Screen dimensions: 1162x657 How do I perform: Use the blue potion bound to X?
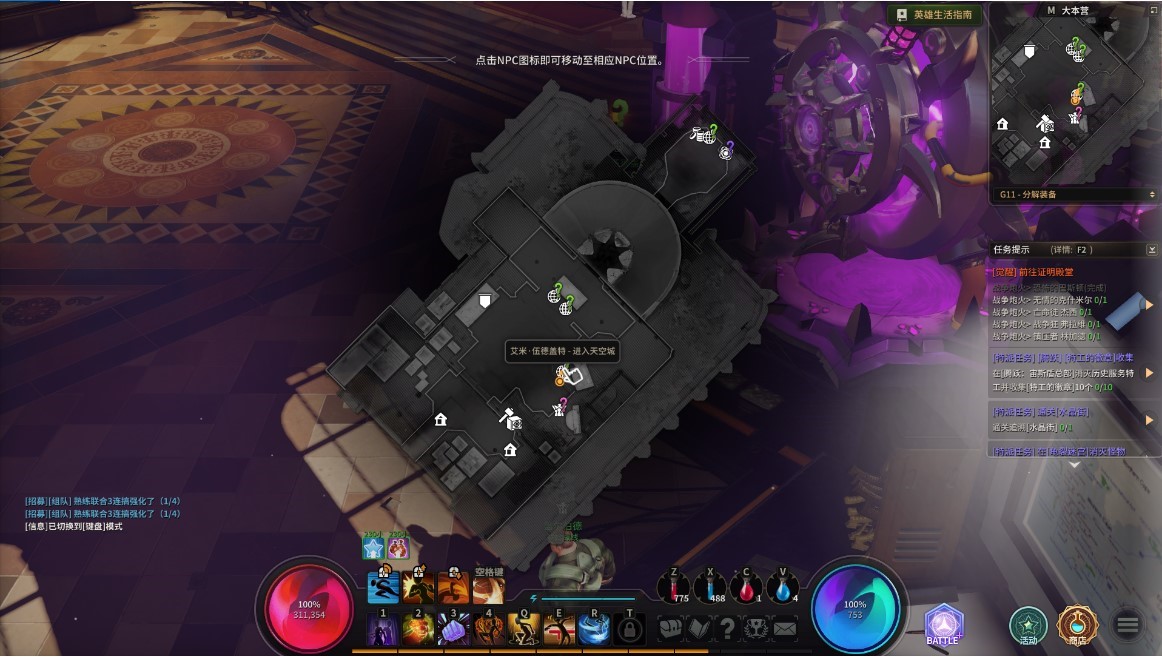click(708, 589)
